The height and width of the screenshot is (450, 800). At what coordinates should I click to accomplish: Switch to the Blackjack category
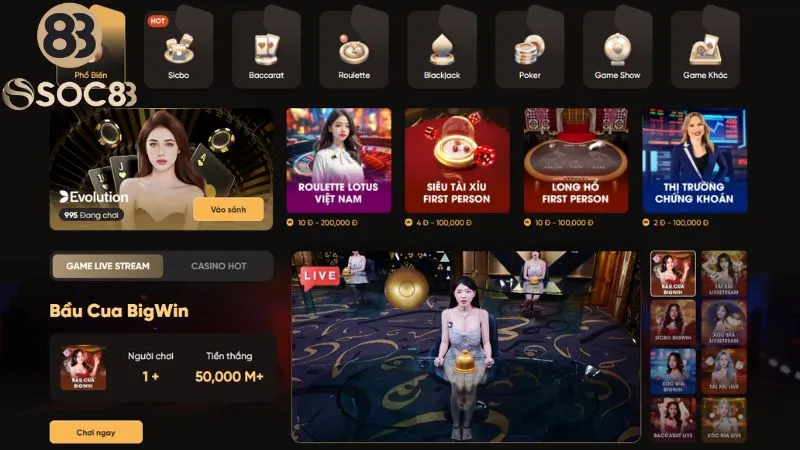coord(441,50)
